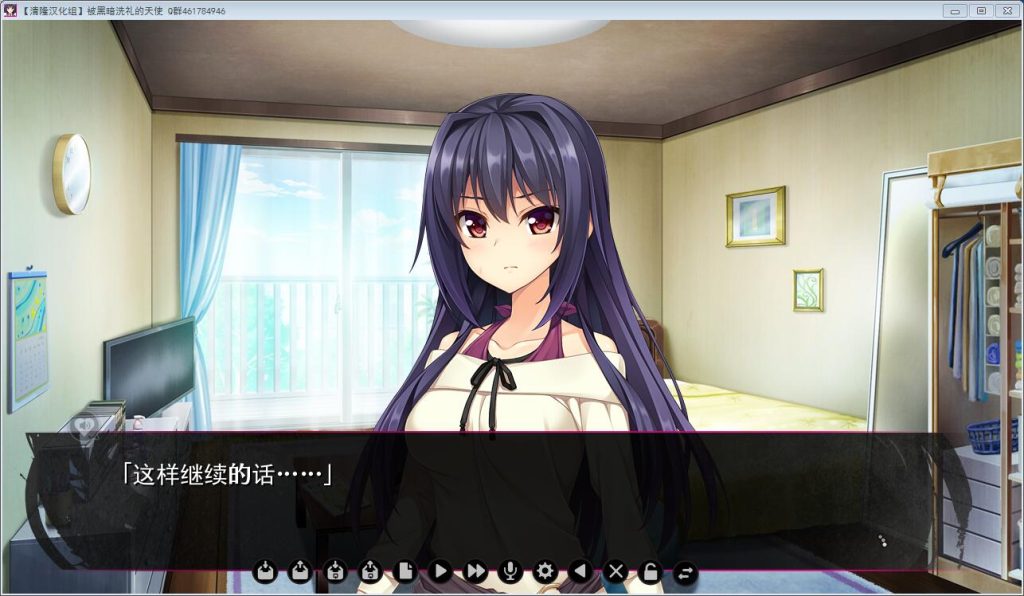1024x596 pixels.
Task: Open the load menu via tray-with-up-arrow icon
Action: tap(300, 572)
